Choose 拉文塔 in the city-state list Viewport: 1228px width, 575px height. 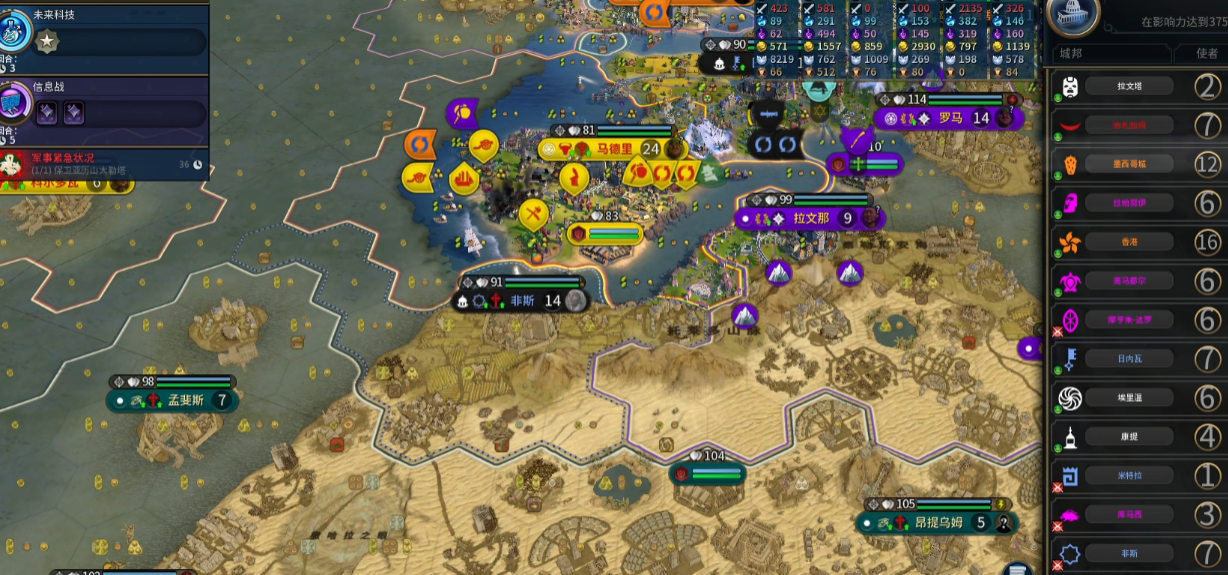tap(1129, 87)
